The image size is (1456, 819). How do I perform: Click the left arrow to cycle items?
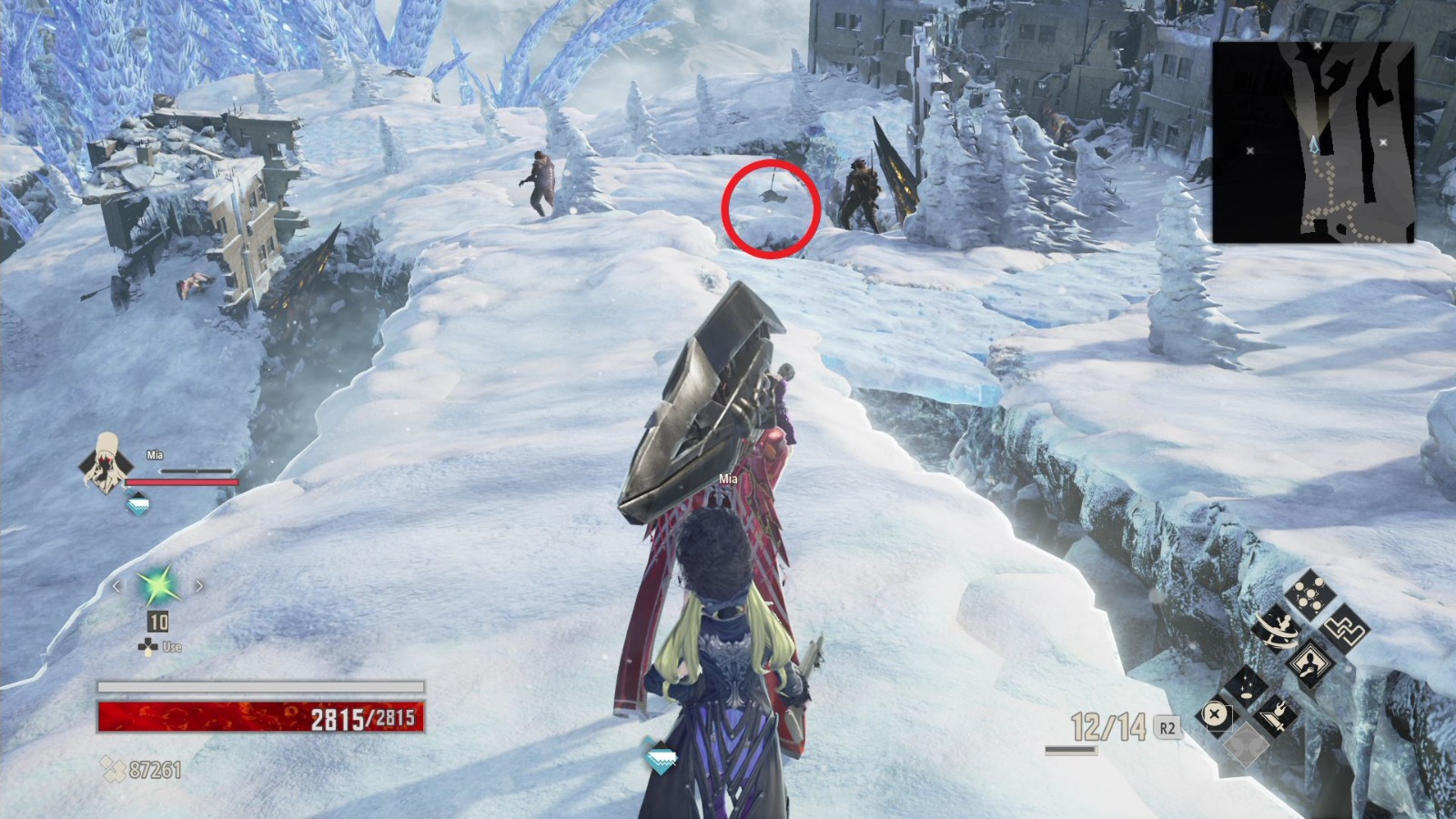tap(116, 586)
